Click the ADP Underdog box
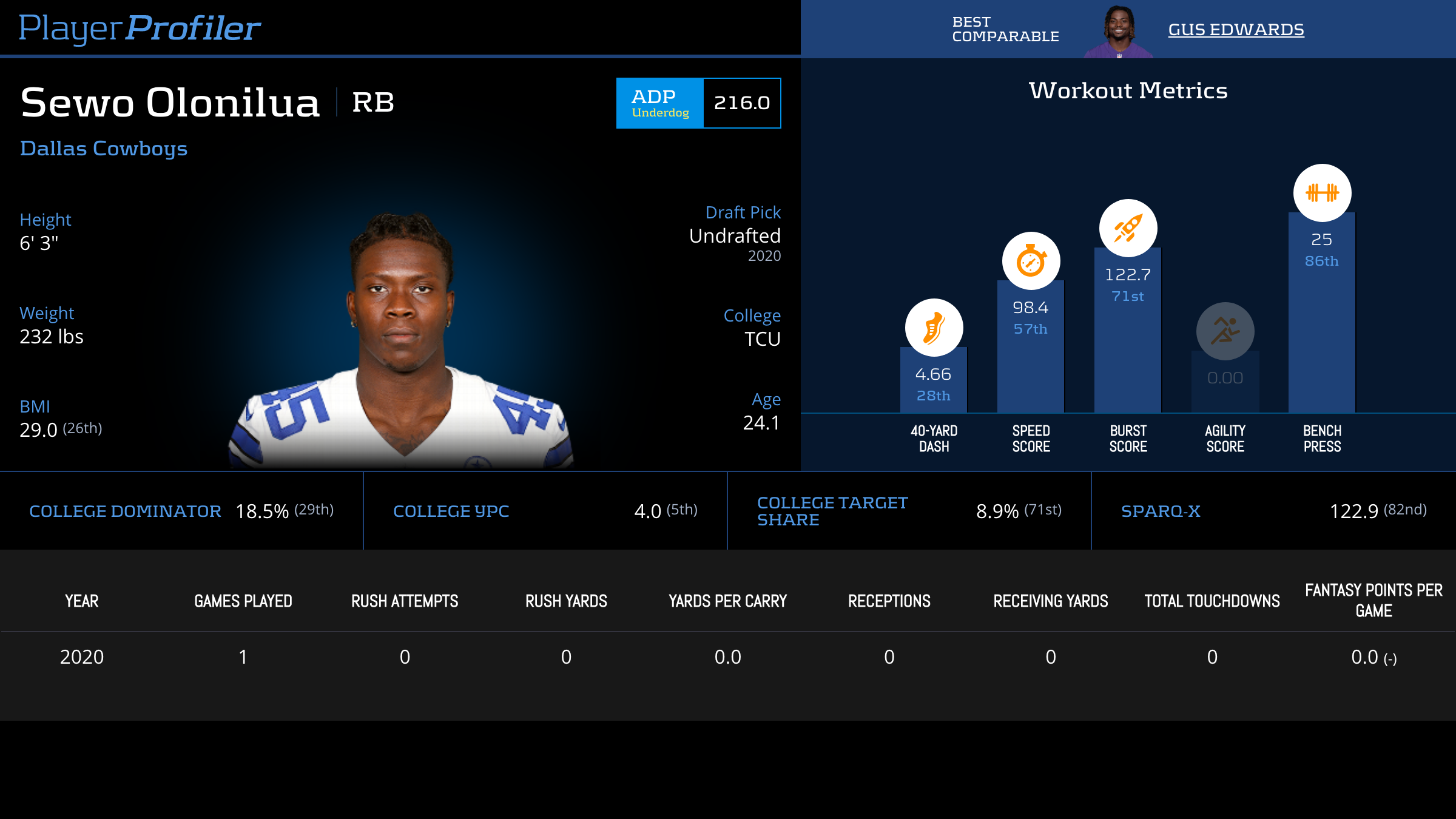This screenshot has width=1456, height=819. tap(698, 103)
